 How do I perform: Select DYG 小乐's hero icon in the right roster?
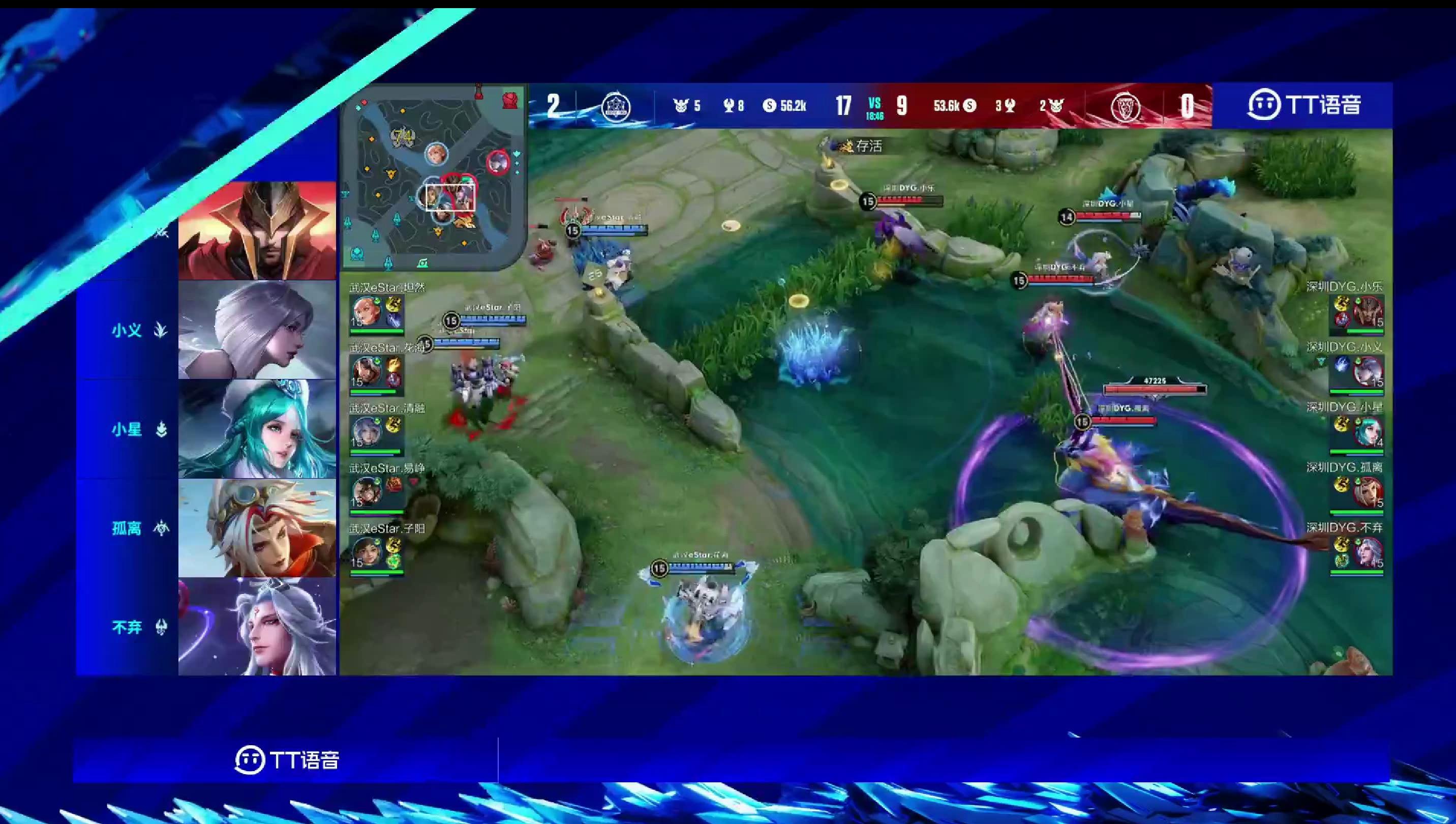pos(1368,312)
